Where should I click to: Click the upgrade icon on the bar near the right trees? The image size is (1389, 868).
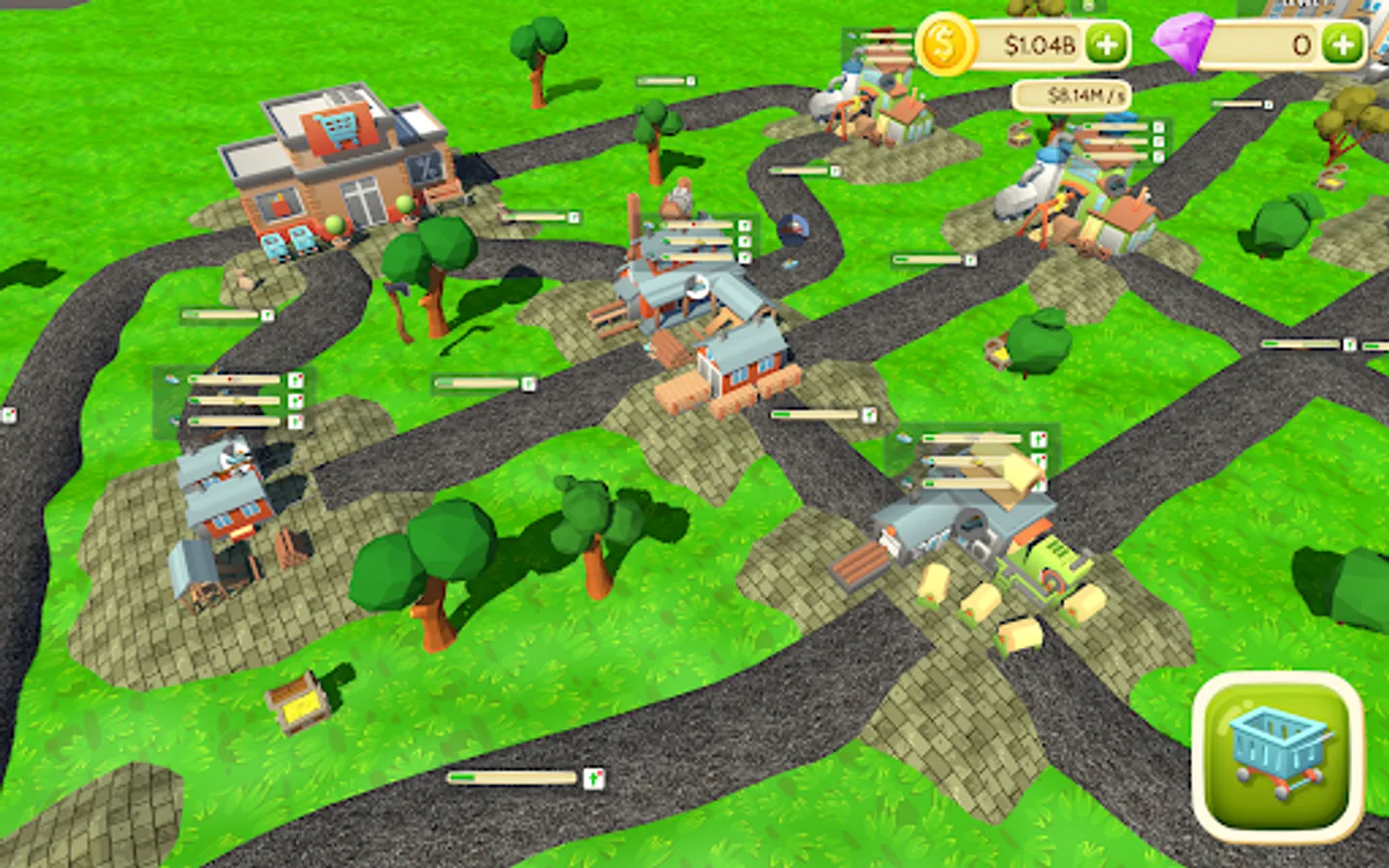coord(1348,342)
